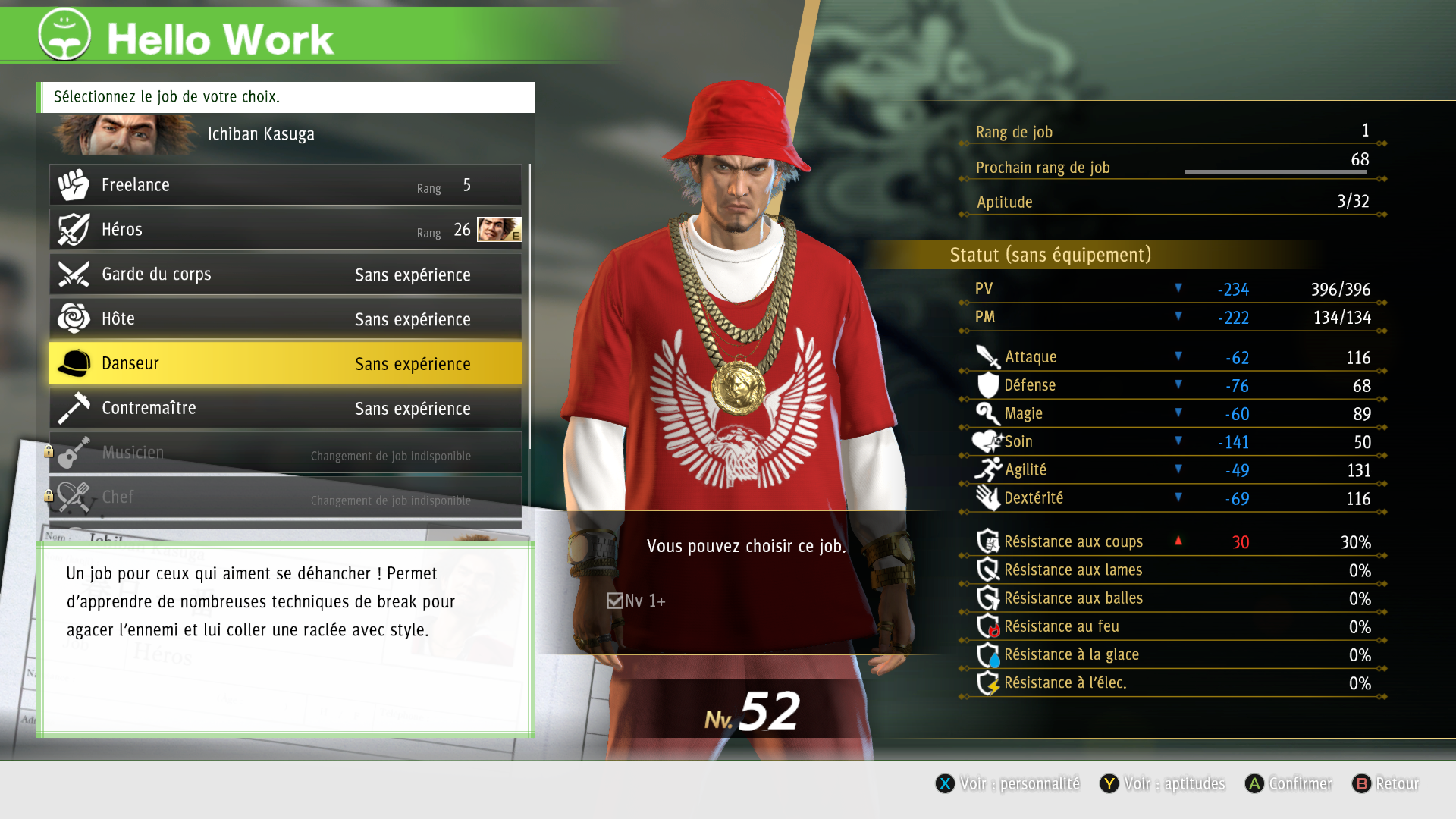Choose the Contremaître job
The height and width of the screenshot is (819, 1456).
click(285, 409)
